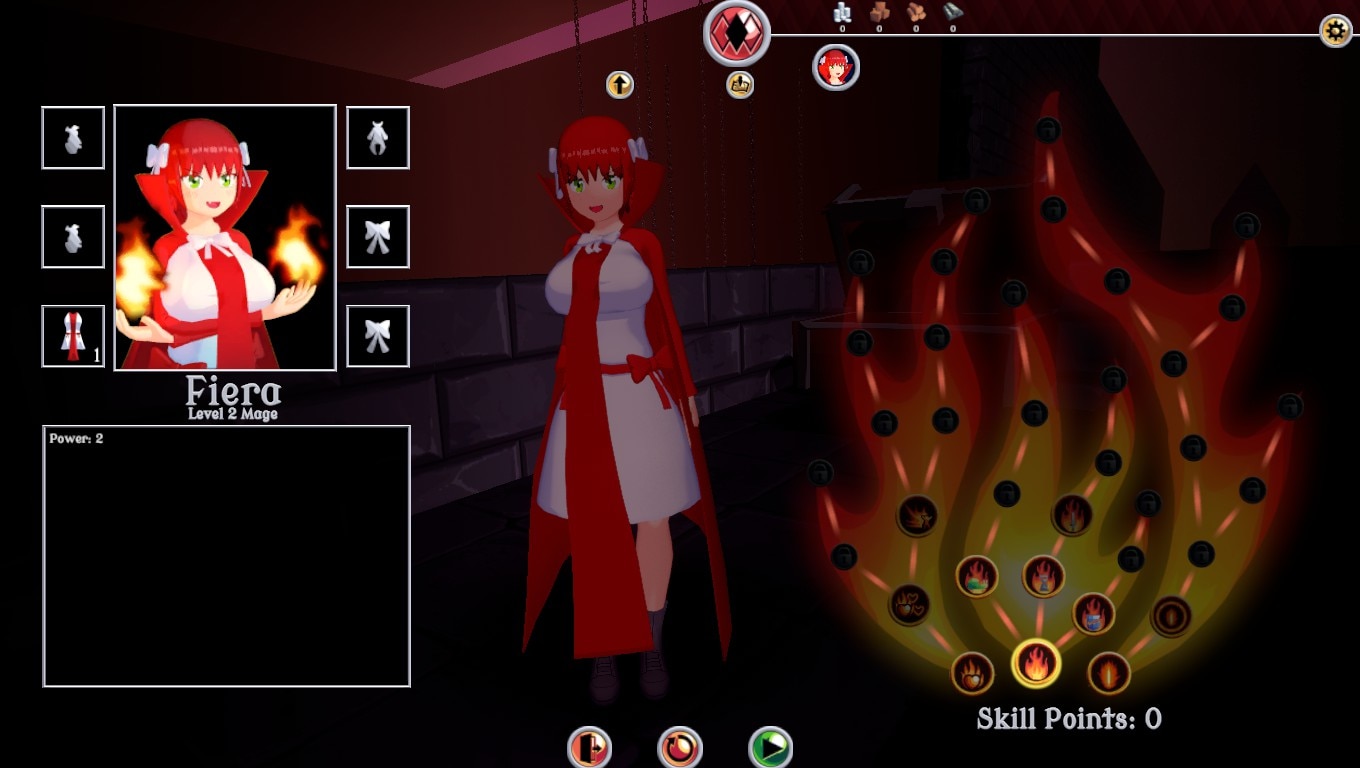The height and width of the screenshot is (768, 1360).
Task: Click the green play arrow button
Action: [x=770, y=747]
